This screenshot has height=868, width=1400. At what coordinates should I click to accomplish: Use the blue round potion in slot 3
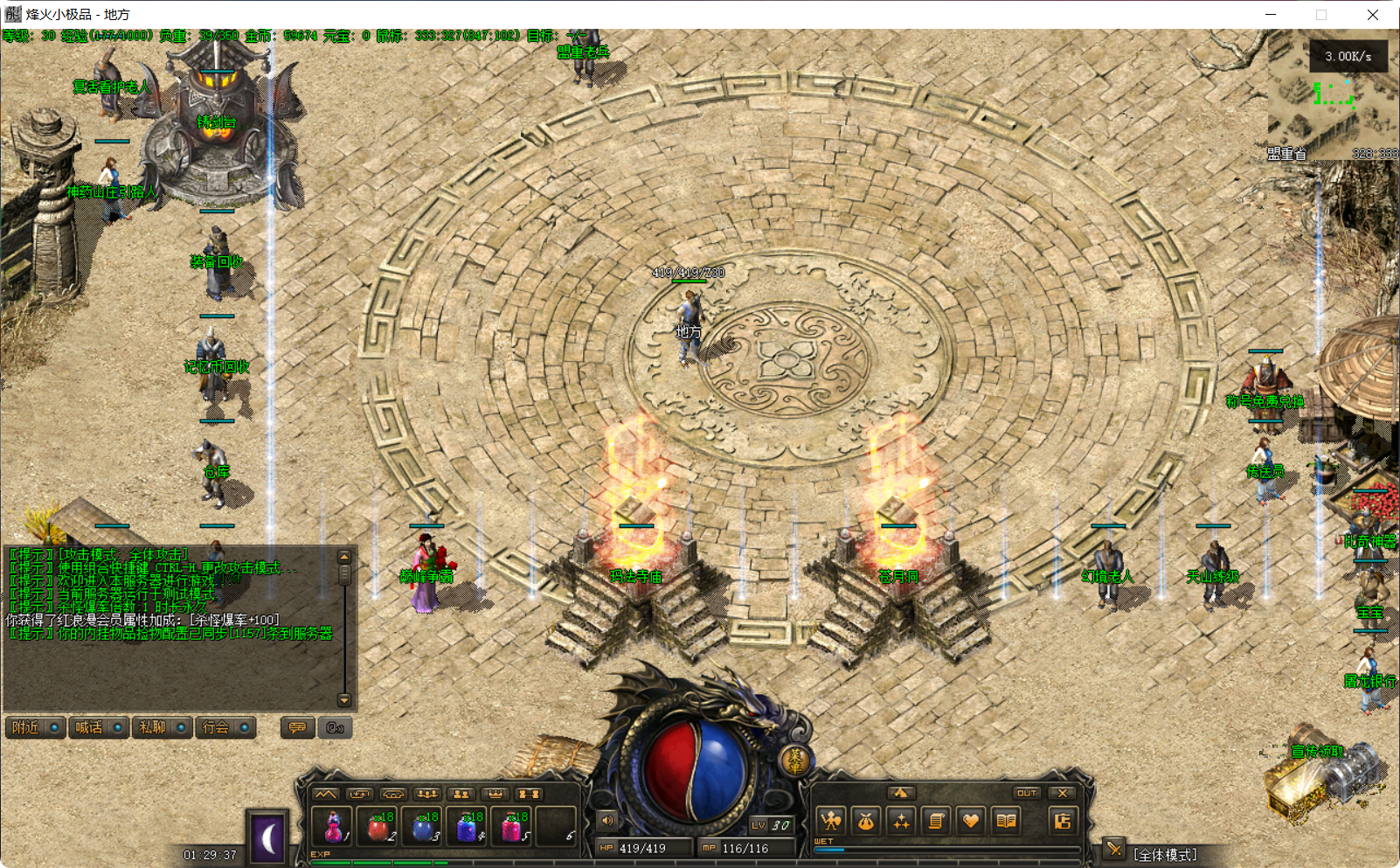[424, 824]
